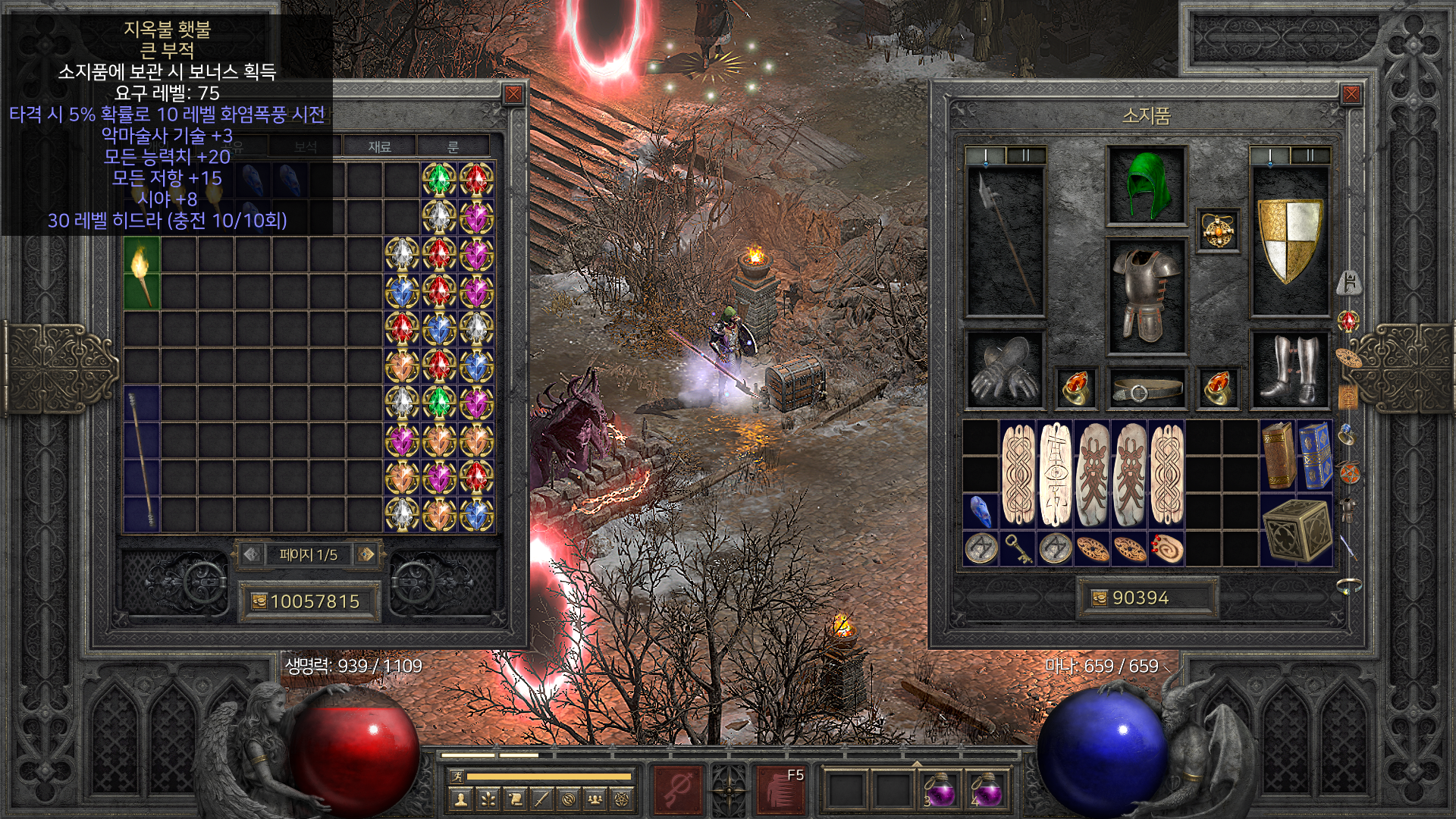The image size is (1456, 819).
Task: Pick up the Hellfire Torch charm in stash
Action: [x=142, y=273]
